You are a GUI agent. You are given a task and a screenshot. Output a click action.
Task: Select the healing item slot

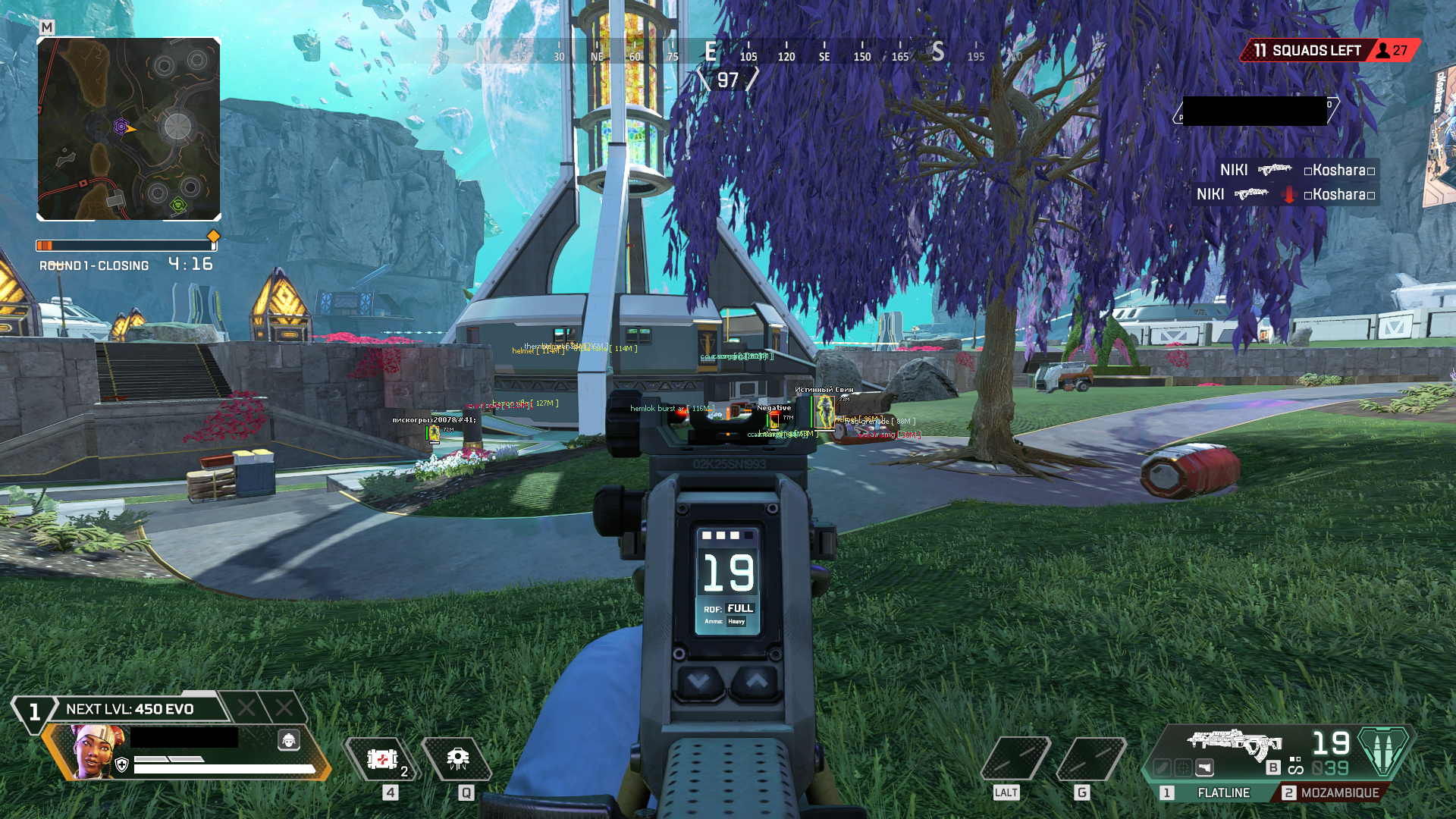pyautogui.click(x=382, y=759)
